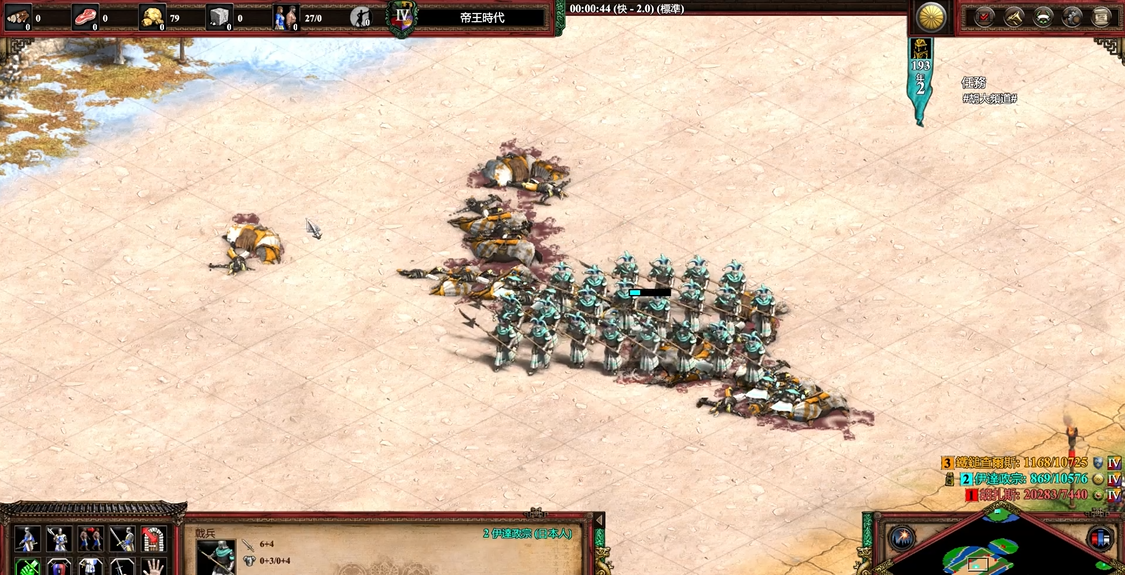
Task: Open the main menu scroll icon
Action: pos(1101,17)
